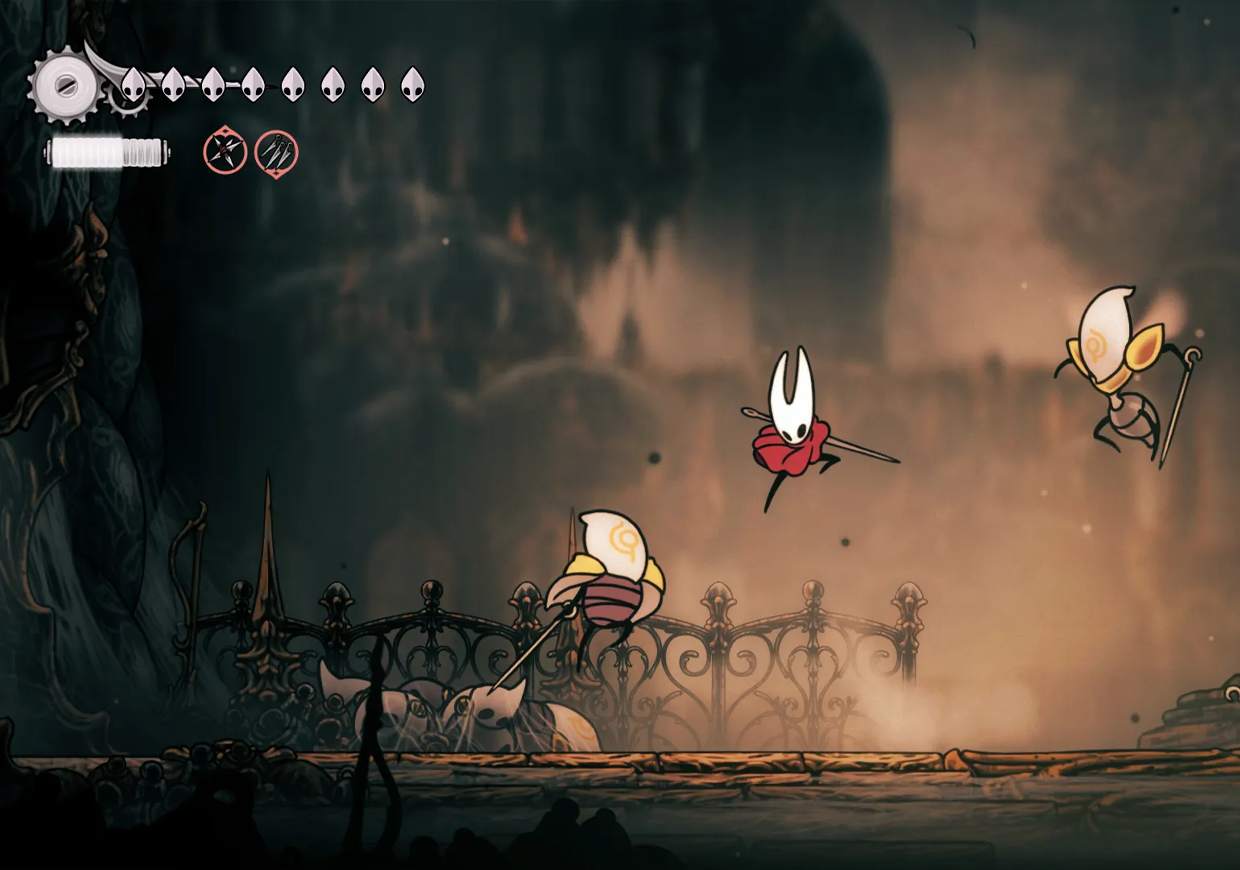Click the silk spool gear icon
The width and height of the screenshot is (1240, 870).
tap(63, 85)
